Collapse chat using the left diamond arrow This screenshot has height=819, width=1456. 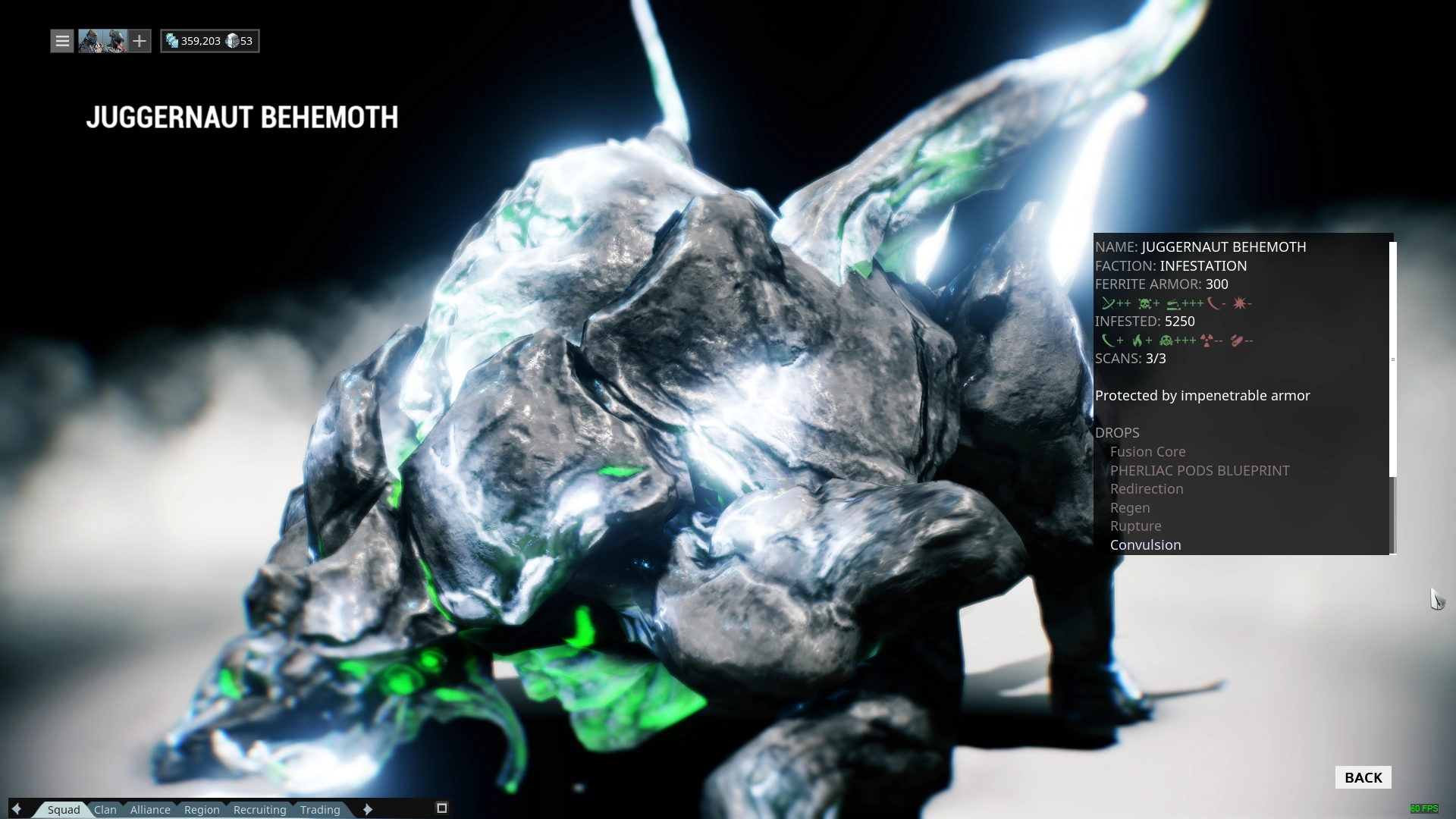coord(17,809)
